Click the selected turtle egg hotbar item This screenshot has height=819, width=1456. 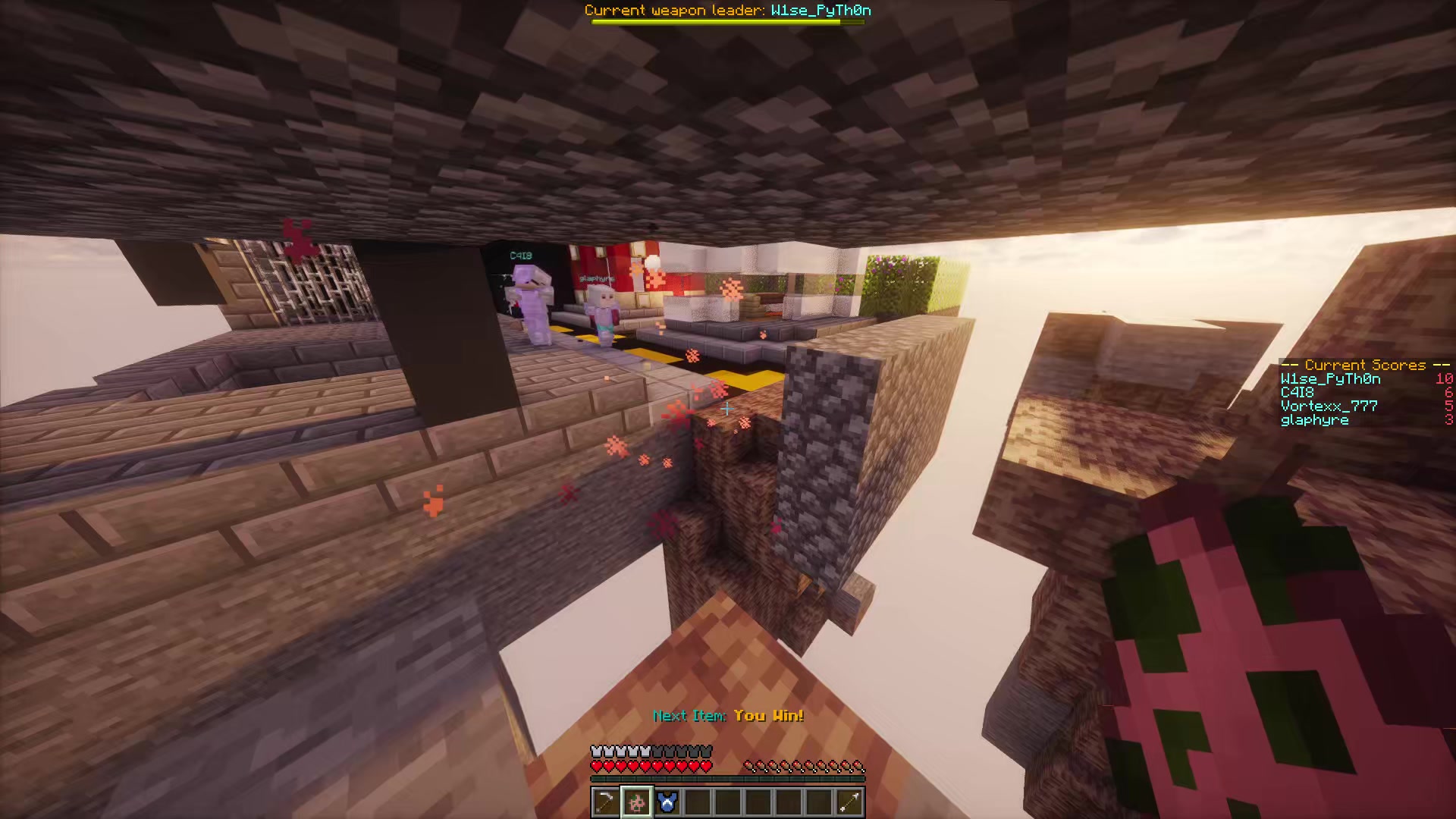pyautogui.click(x=636, y=802)
